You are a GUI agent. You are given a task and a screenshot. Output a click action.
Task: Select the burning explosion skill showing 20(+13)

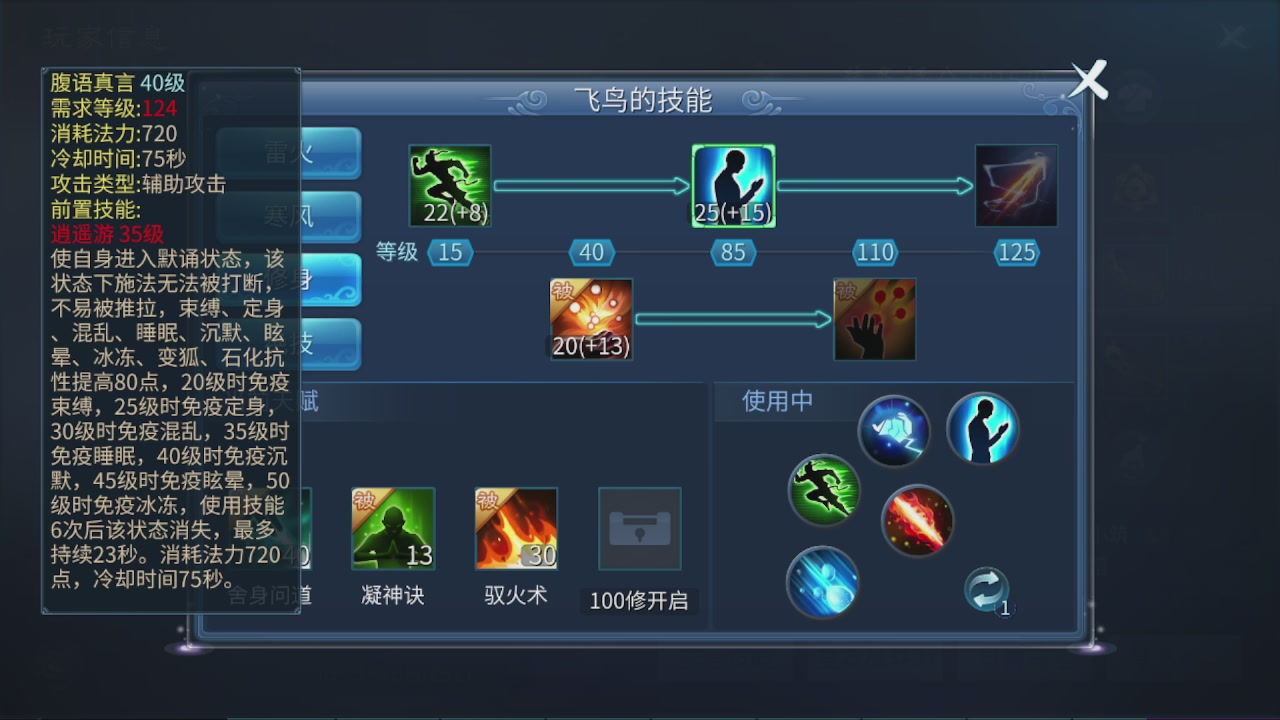[x=590, y=318]
